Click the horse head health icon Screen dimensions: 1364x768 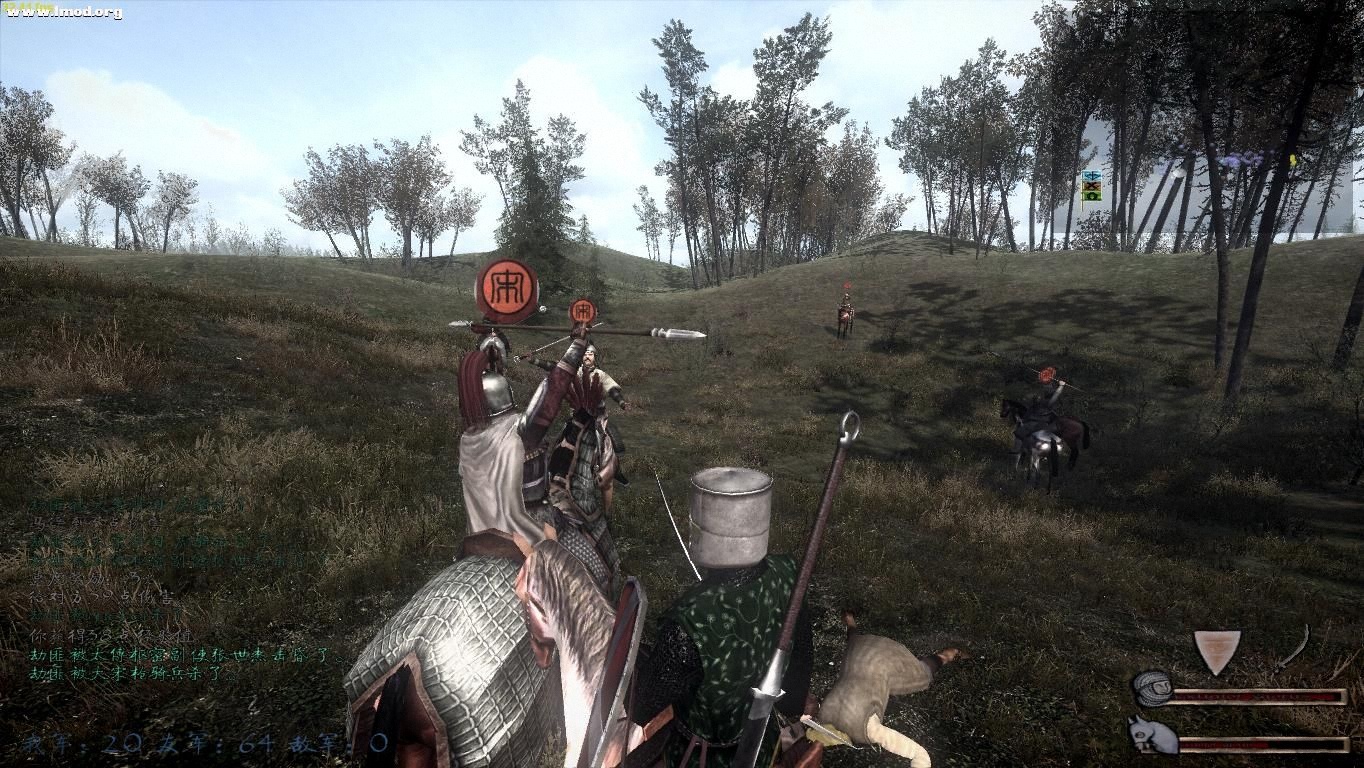coord(1152,735)
